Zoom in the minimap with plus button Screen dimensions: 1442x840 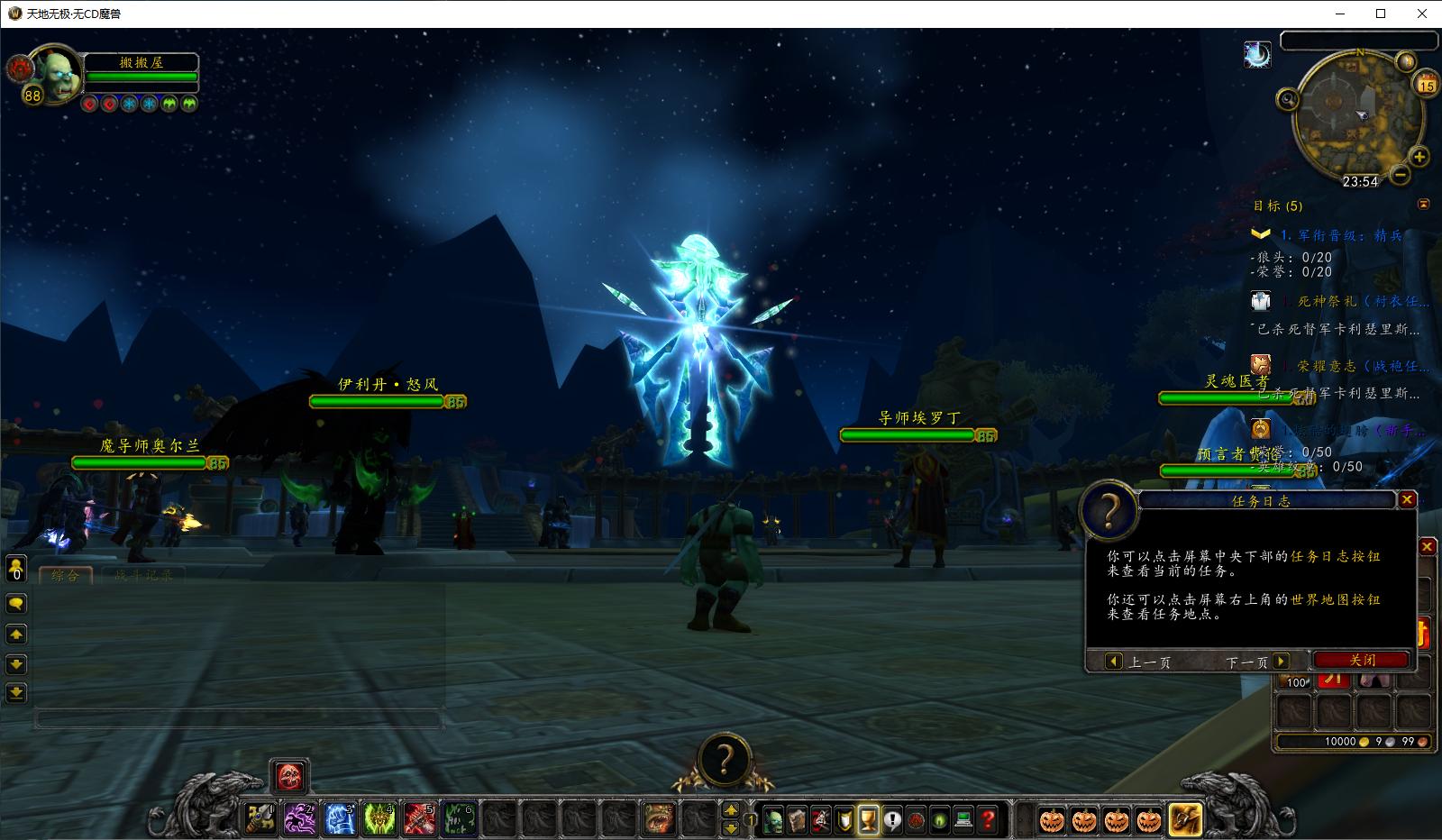pos(1419,157)
